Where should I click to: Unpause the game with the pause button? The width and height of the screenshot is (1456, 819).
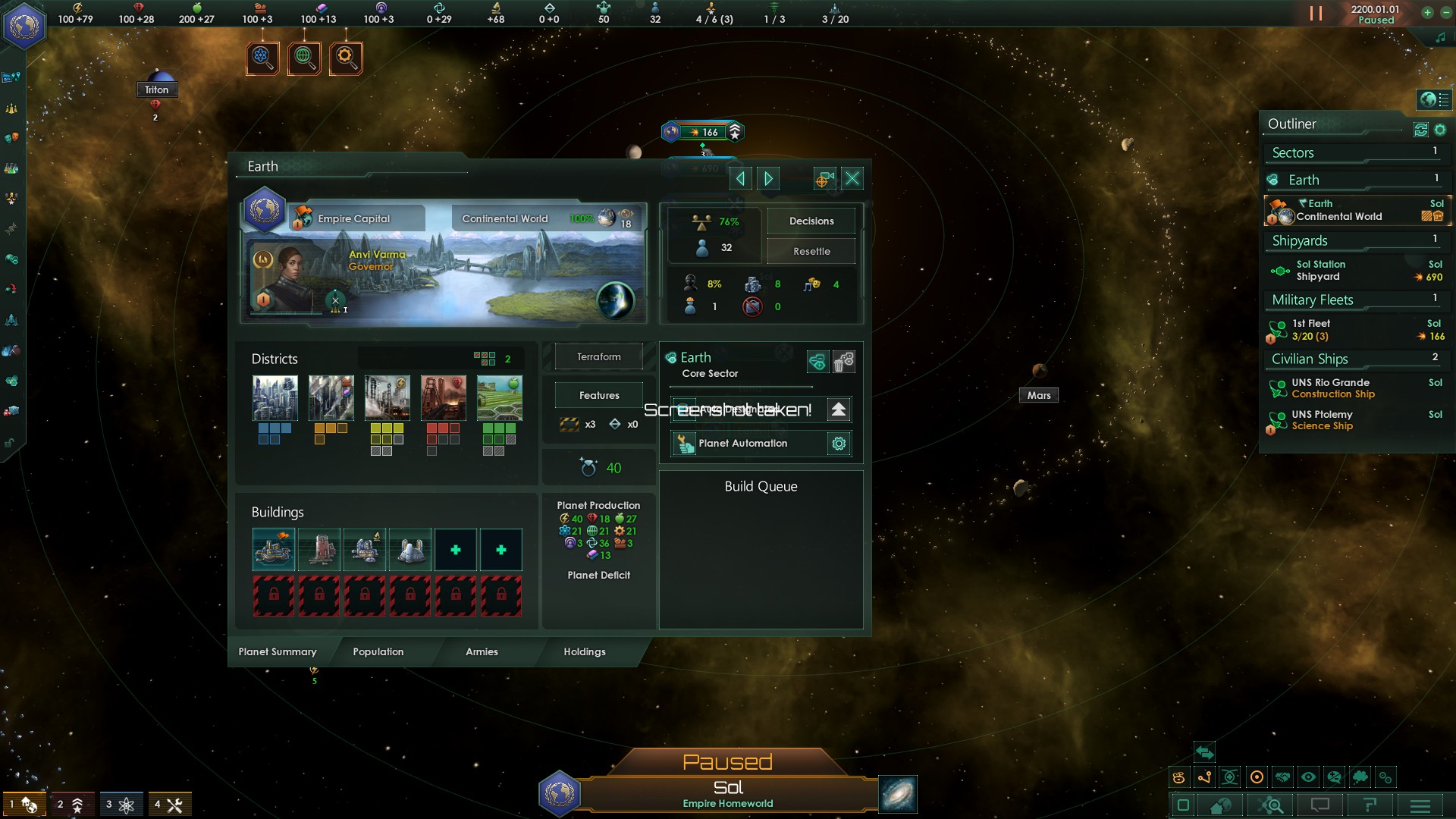click(1315, 13)
